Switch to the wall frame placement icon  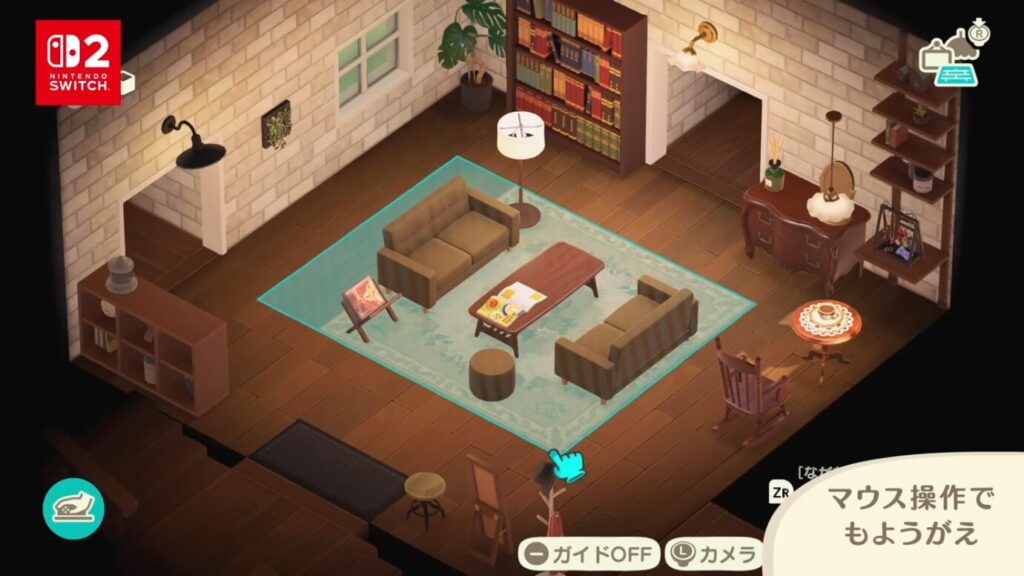click(x=934, y=54)
